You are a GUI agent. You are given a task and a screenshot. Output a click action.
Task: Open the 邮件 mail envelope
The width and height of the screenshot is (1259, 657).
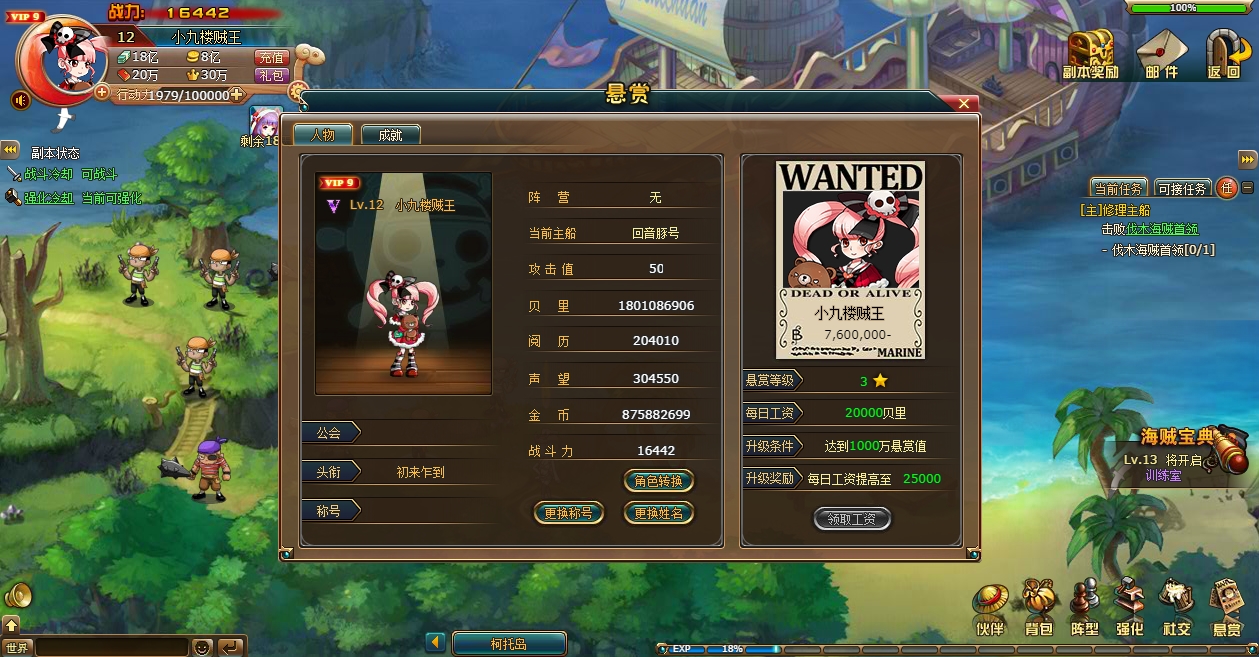click(x=1161, y=54)
